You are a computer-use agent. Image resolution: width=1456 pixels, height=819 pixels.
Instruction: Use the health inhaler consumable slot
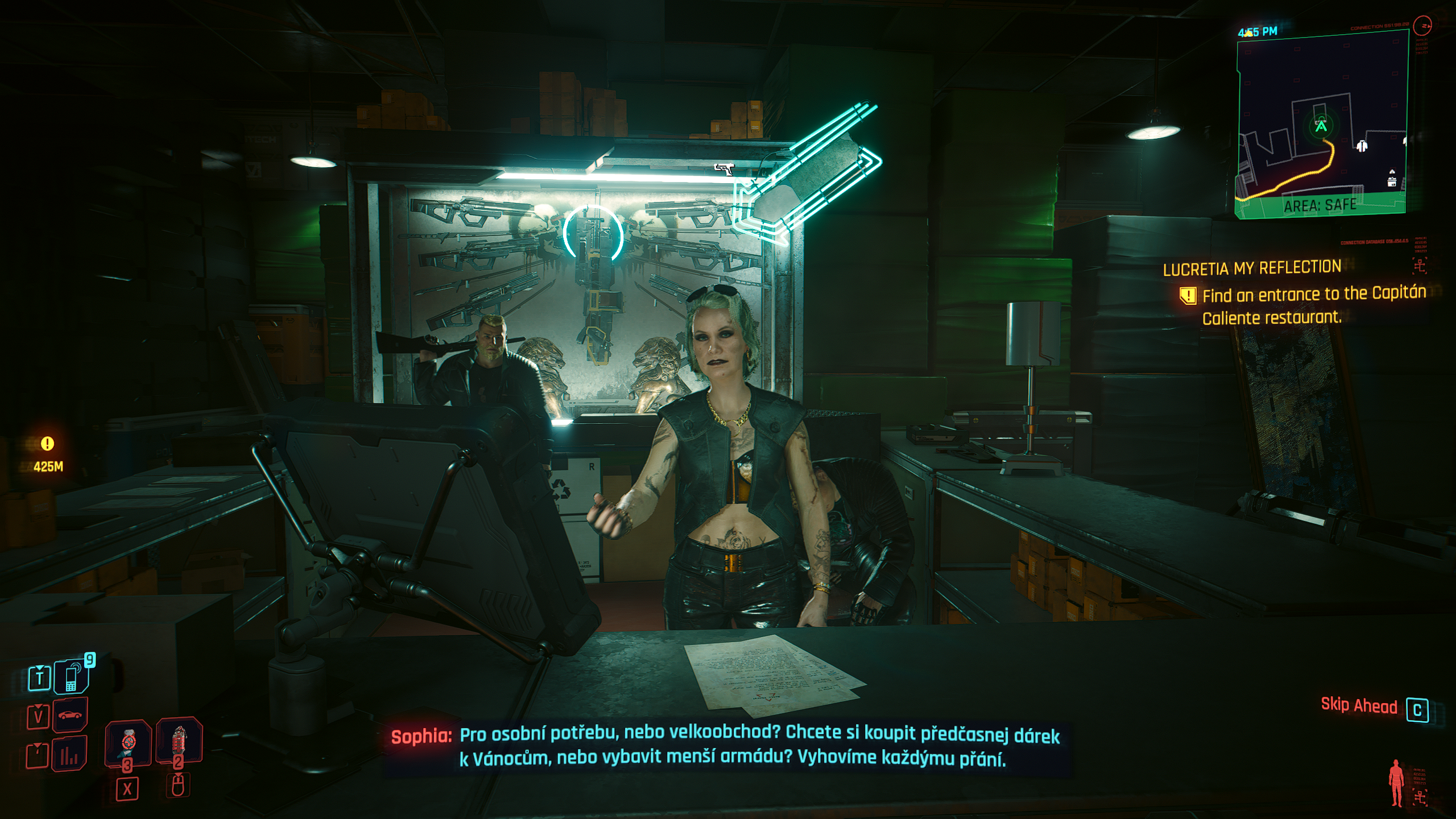coord(128,742)
